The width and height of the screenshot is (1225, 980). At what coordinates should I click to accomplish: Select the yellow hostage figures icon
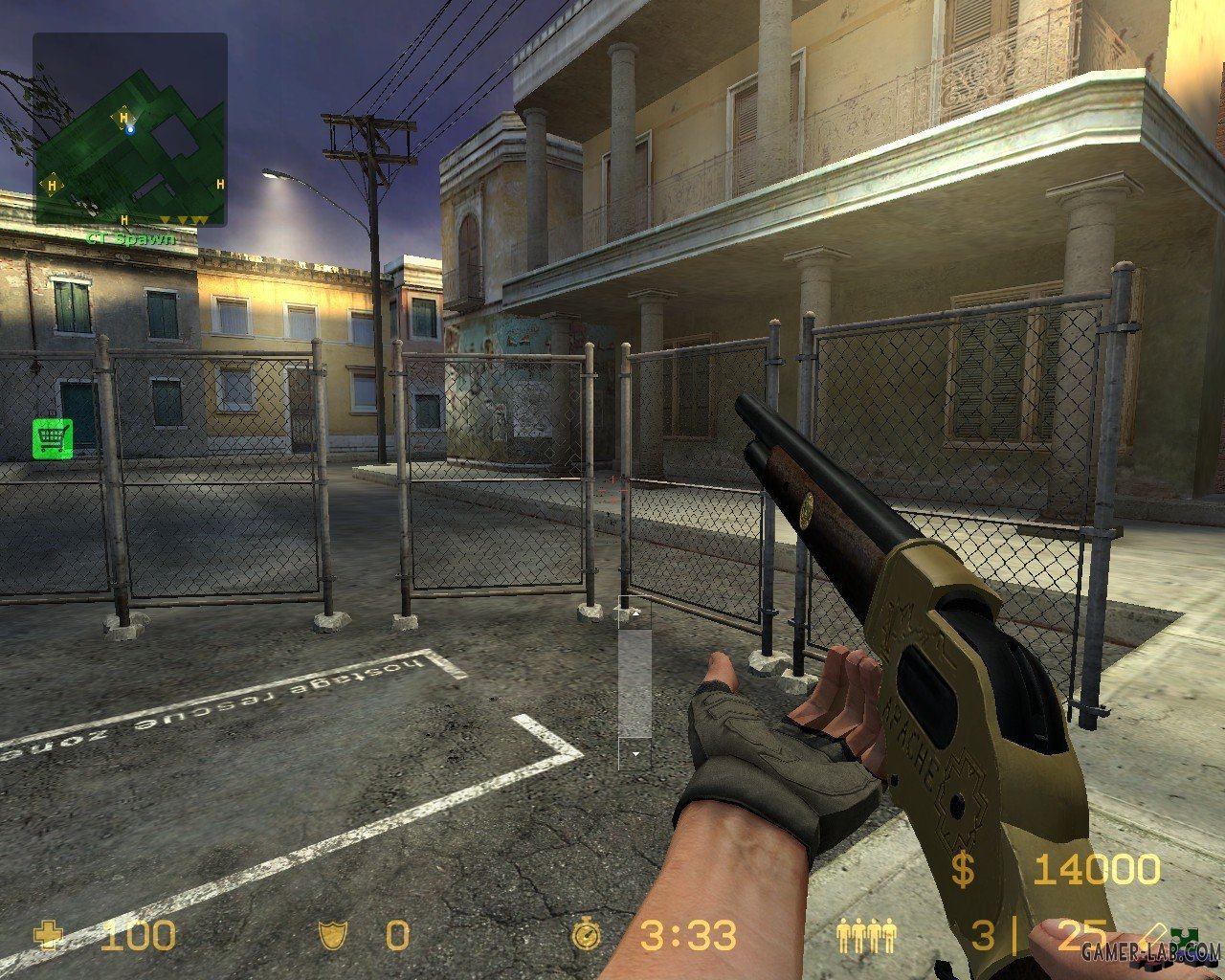click(x=866, y=934)
